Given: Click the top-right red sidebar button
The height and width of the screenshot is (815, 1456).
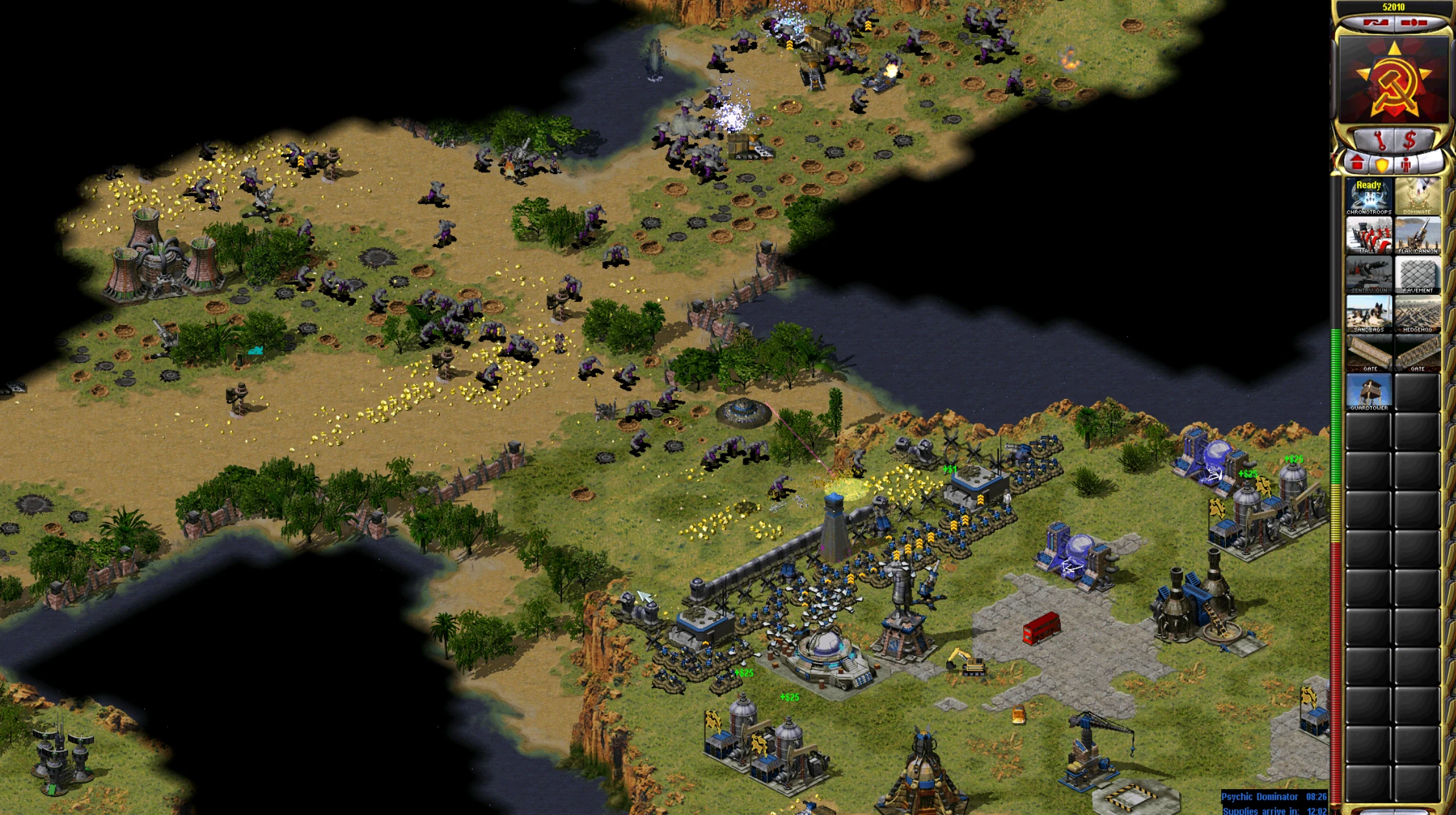Looking at the screenshot, I should (1414, 23).
